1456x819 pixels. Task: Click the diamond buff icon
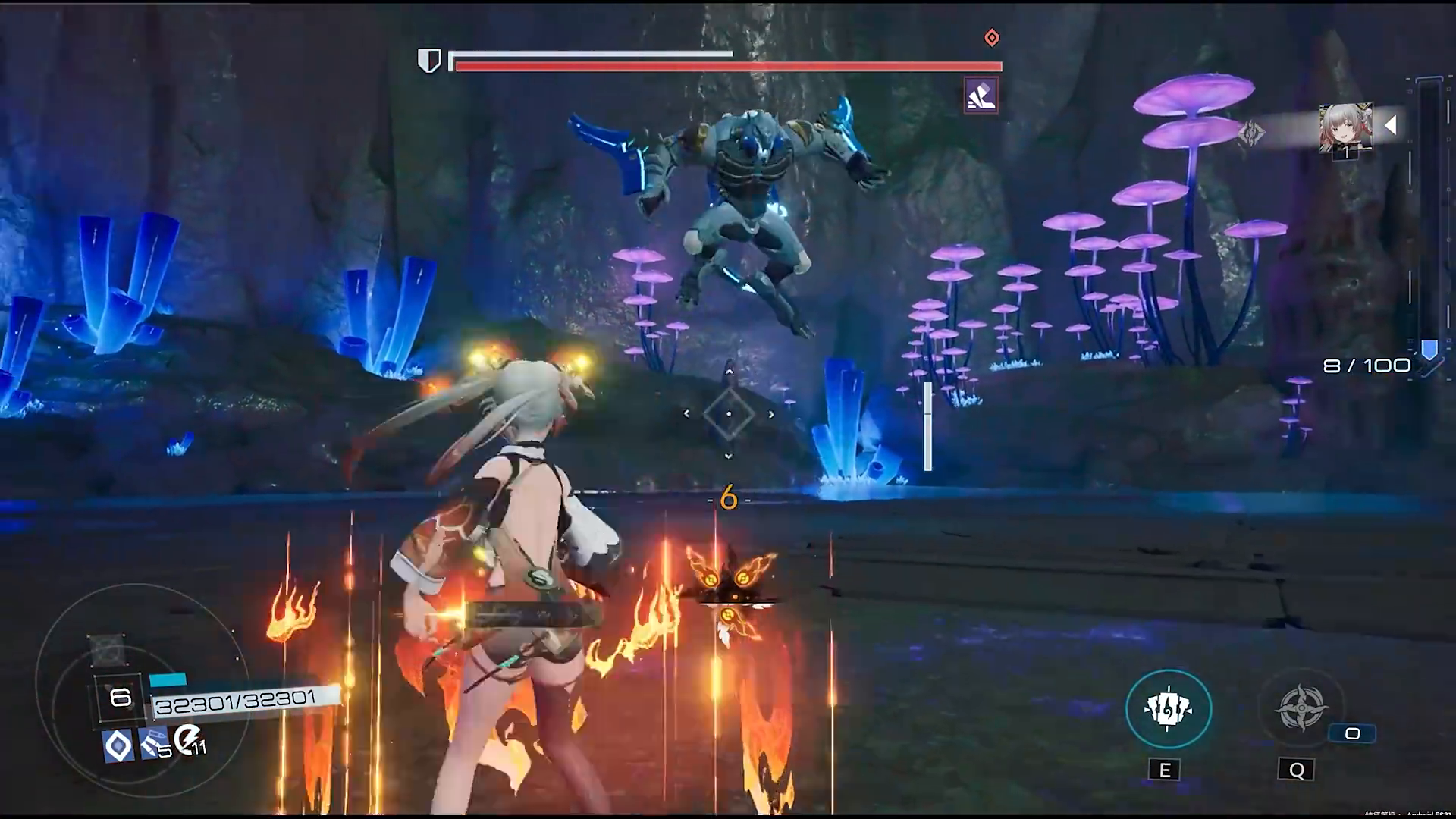click(x=118, y=746)
